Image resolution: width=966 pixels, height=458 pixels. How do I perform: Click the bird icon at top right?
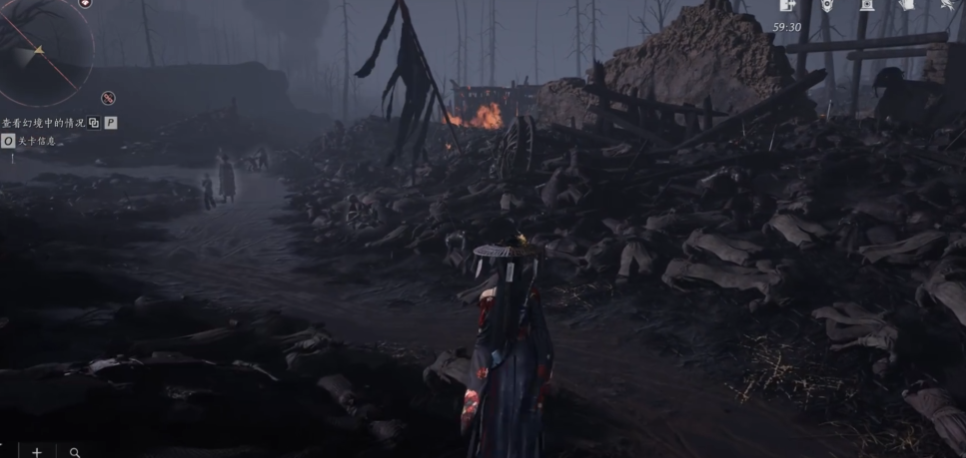click(x=946, y=6)
